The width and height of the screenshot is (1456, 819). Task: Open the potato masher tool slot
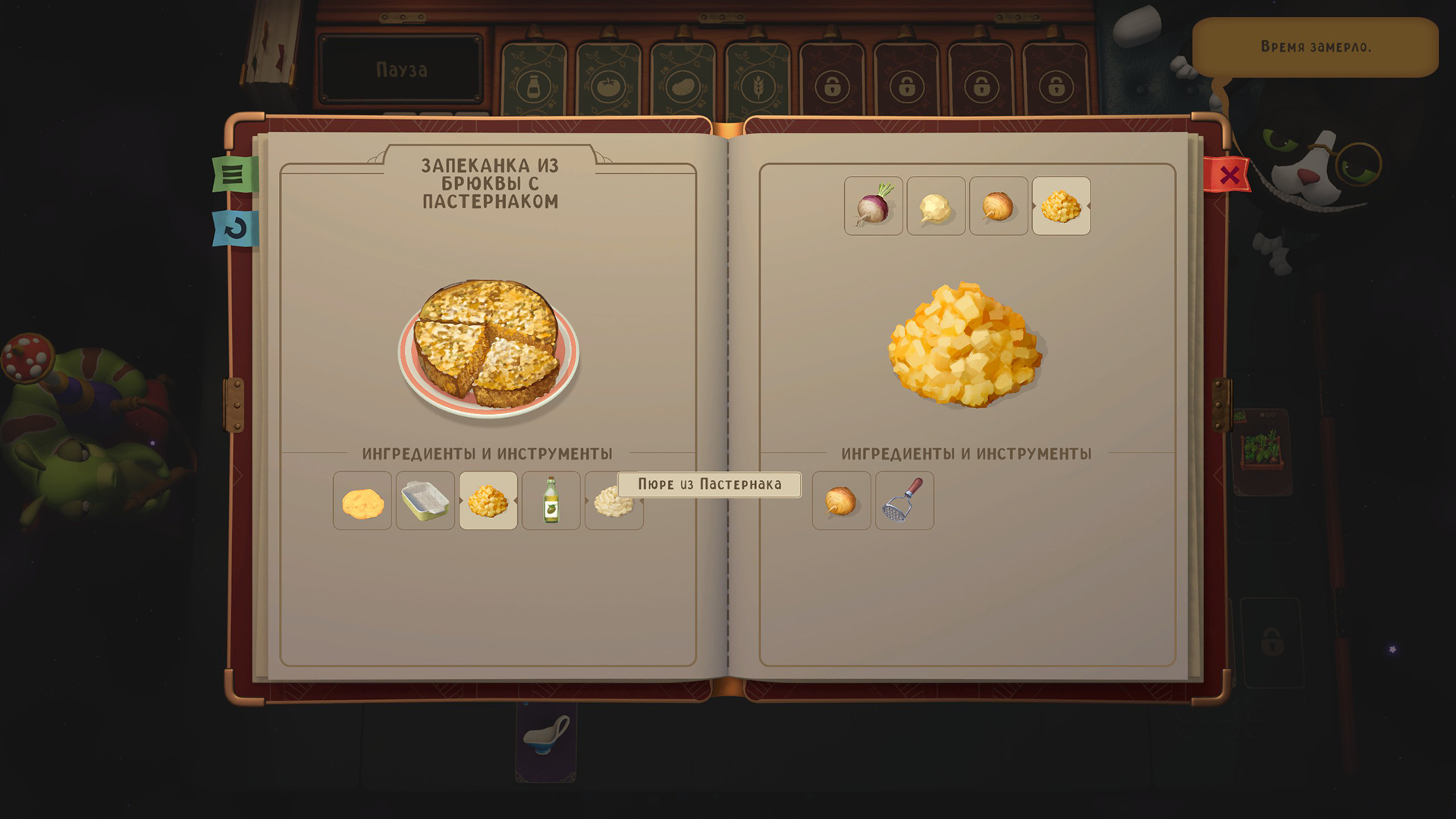click(x=905, y=500)
